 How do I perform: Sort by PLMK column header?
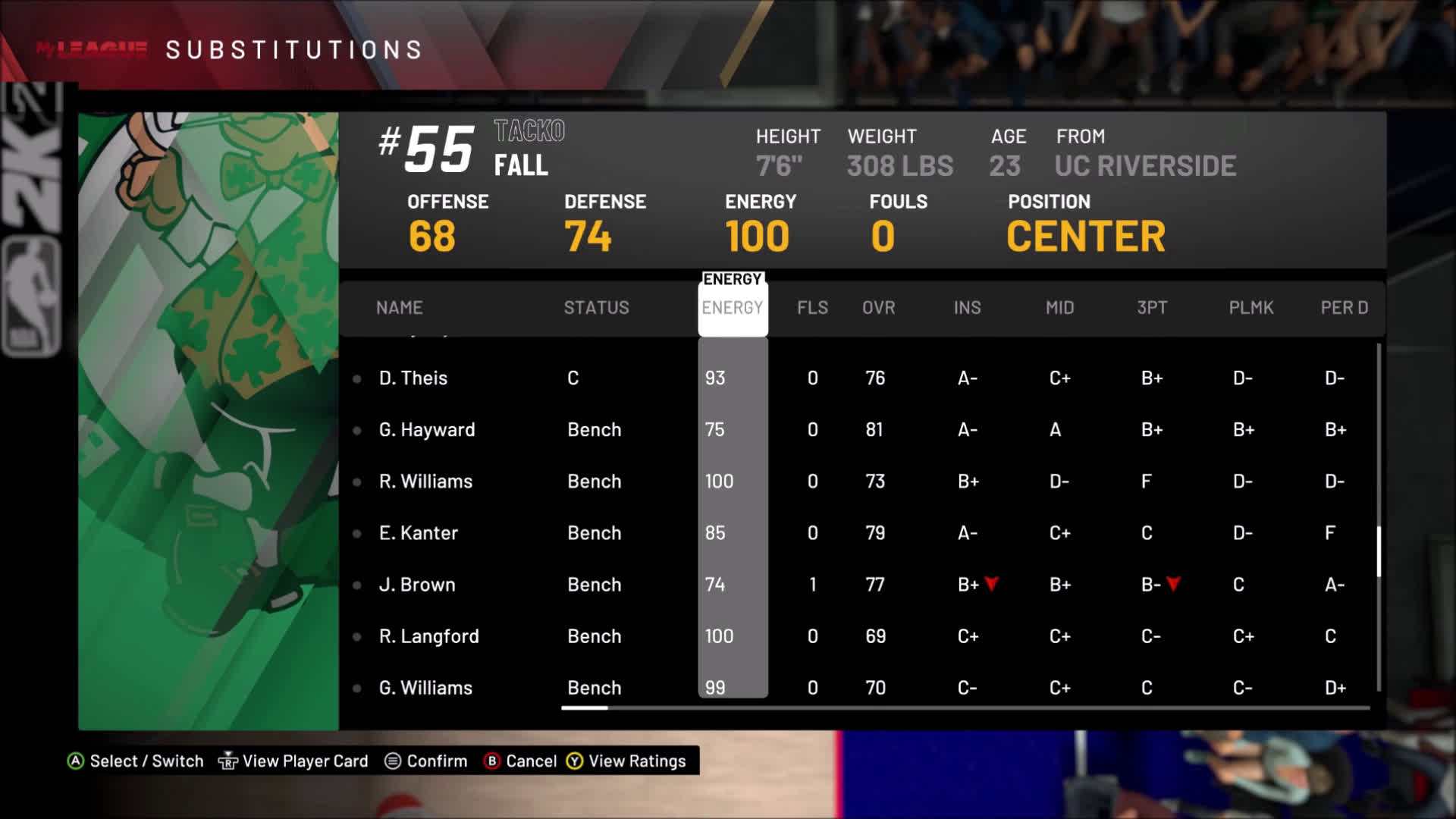point(1250,307)
